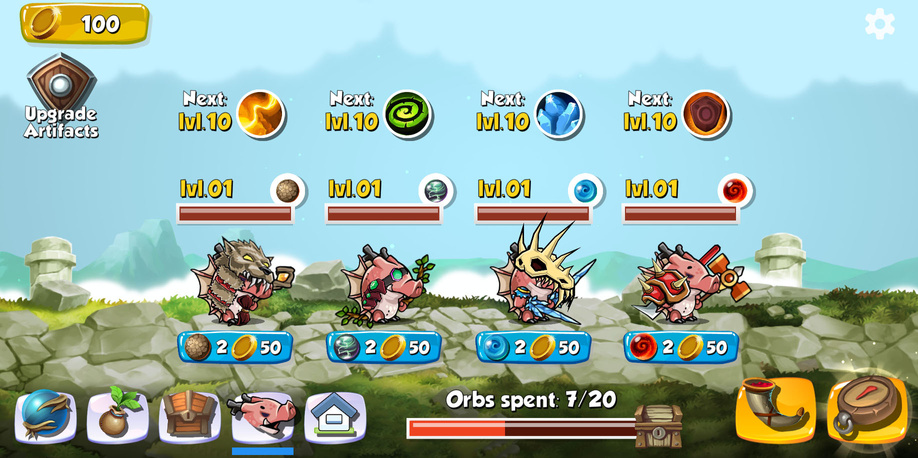Check the brown shield artifact unlocking at lvl.10
This screenshot has height=458, width=918.
tap(706, 114)
